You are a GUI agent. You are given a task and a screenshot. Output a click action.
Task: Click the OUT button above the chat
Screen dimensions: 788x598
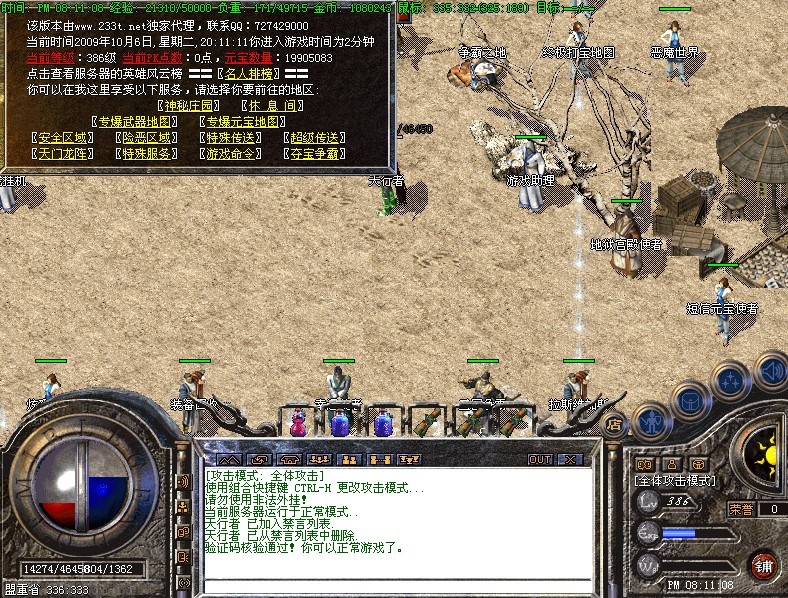tap(539, 460)
